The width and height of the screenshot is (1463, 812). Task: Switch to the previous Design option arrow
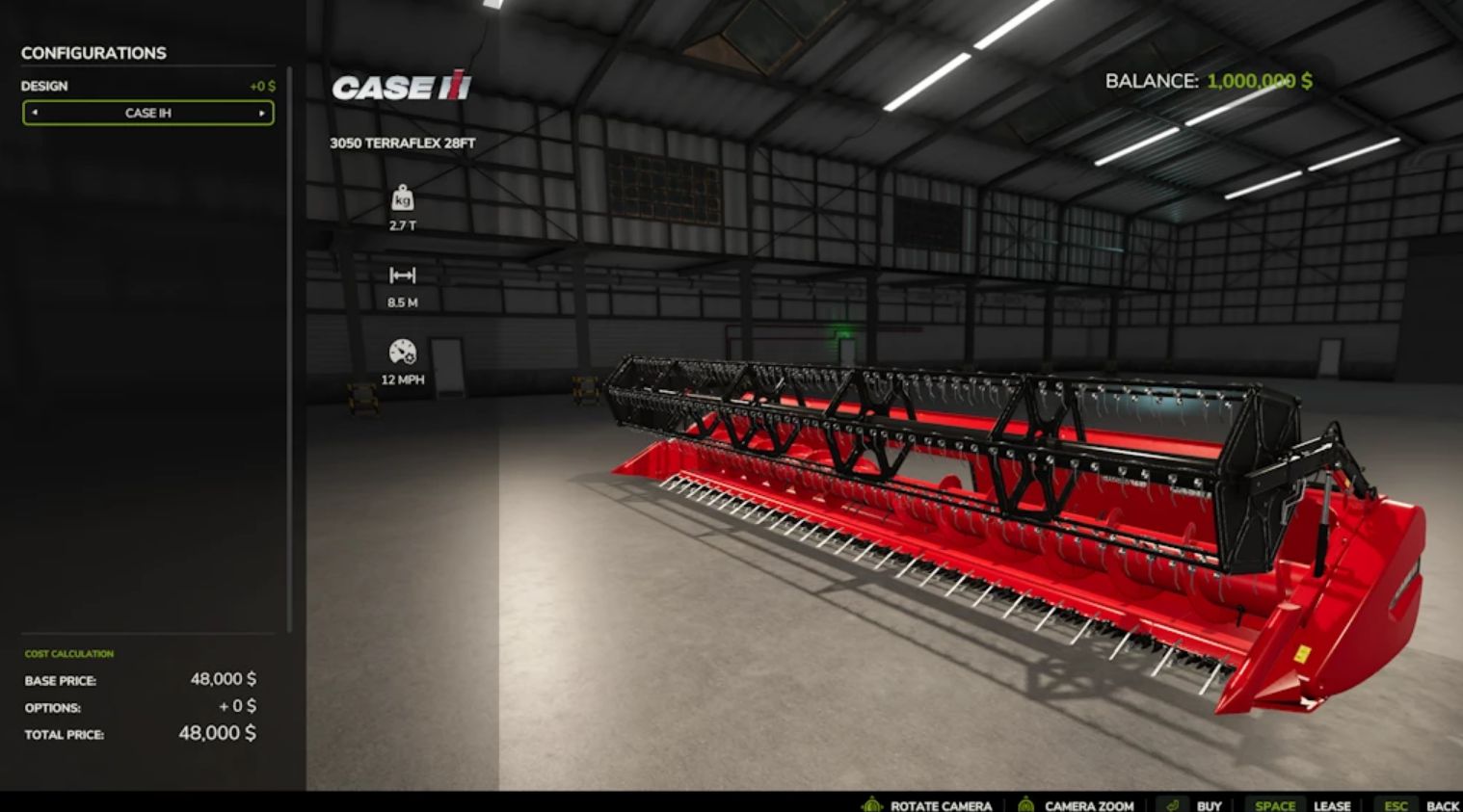coord(35,113)
